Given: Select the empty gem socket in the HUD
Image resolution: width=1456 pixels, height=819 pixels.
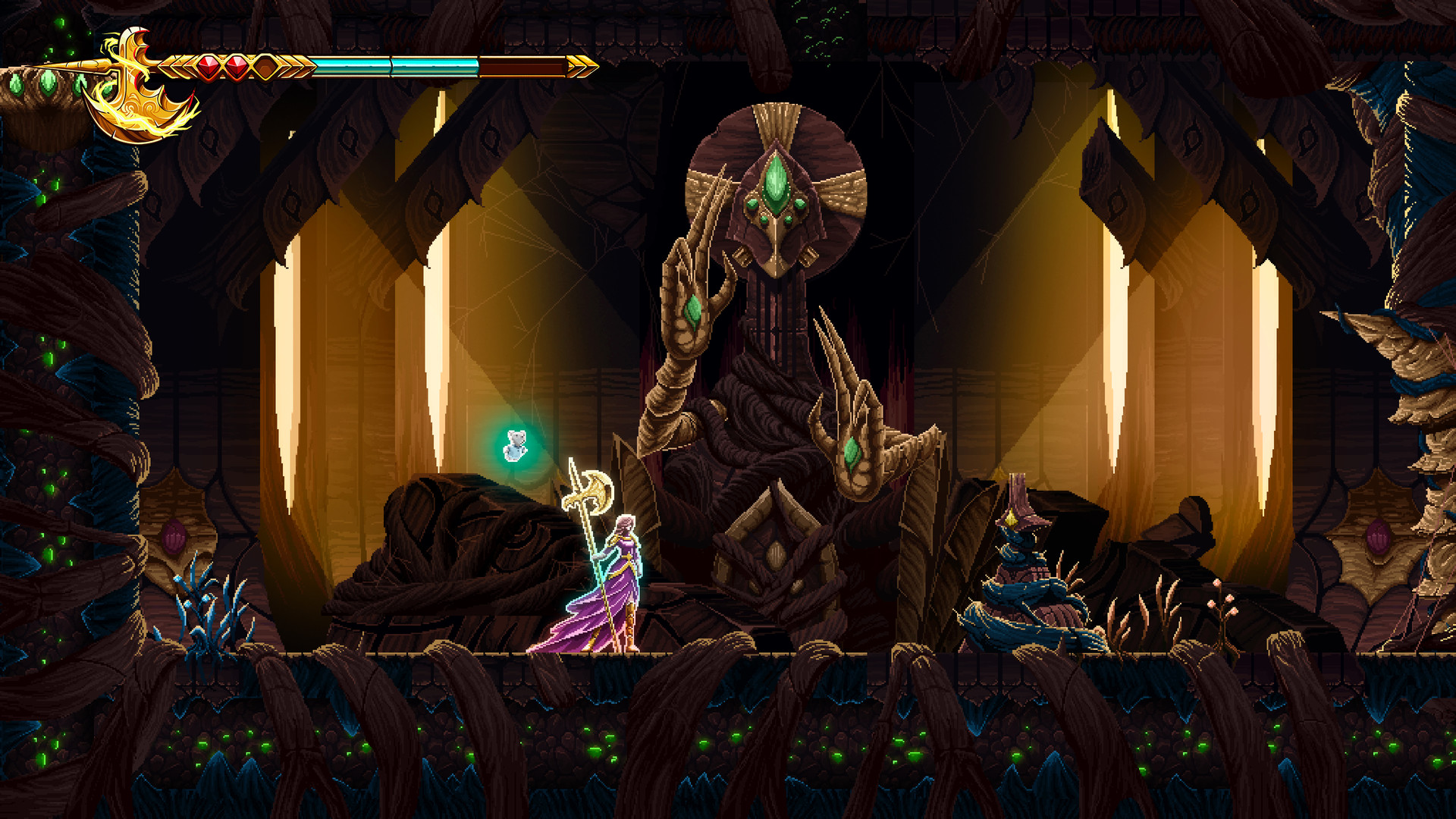Looking at the screenshot, I should (264, 66).
